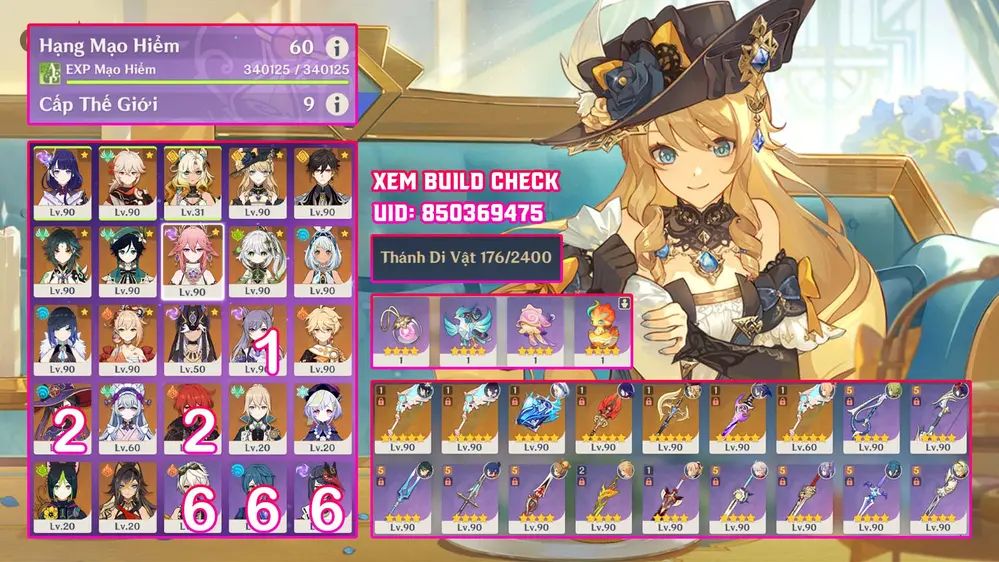Screen dimensions: 999x562
Task: Select the red Staff of Homa polearm
Action: (x=604, y=418)
